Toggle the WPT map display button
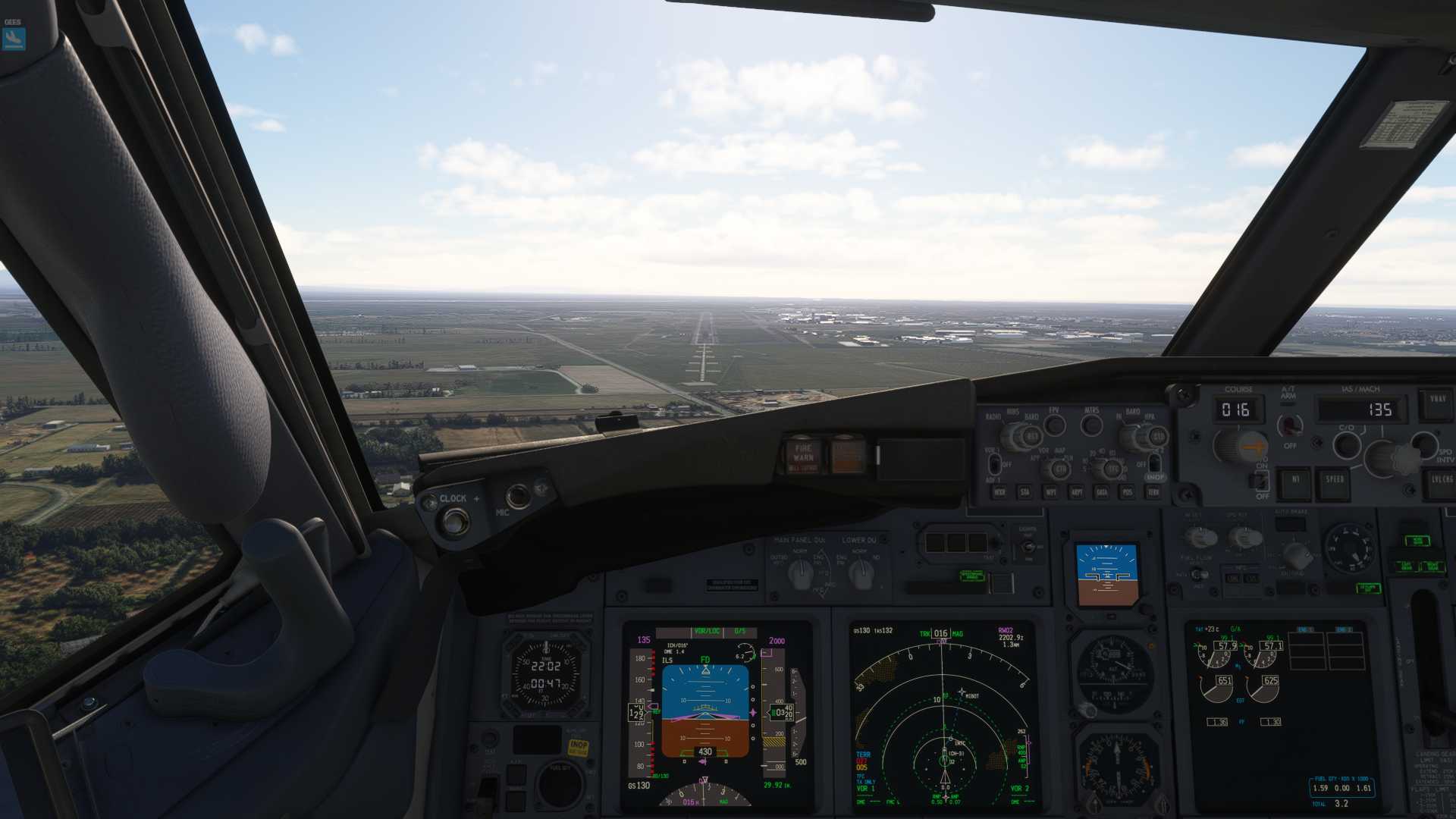This screenshot has height=819, width=1456. click(1051, 492)
